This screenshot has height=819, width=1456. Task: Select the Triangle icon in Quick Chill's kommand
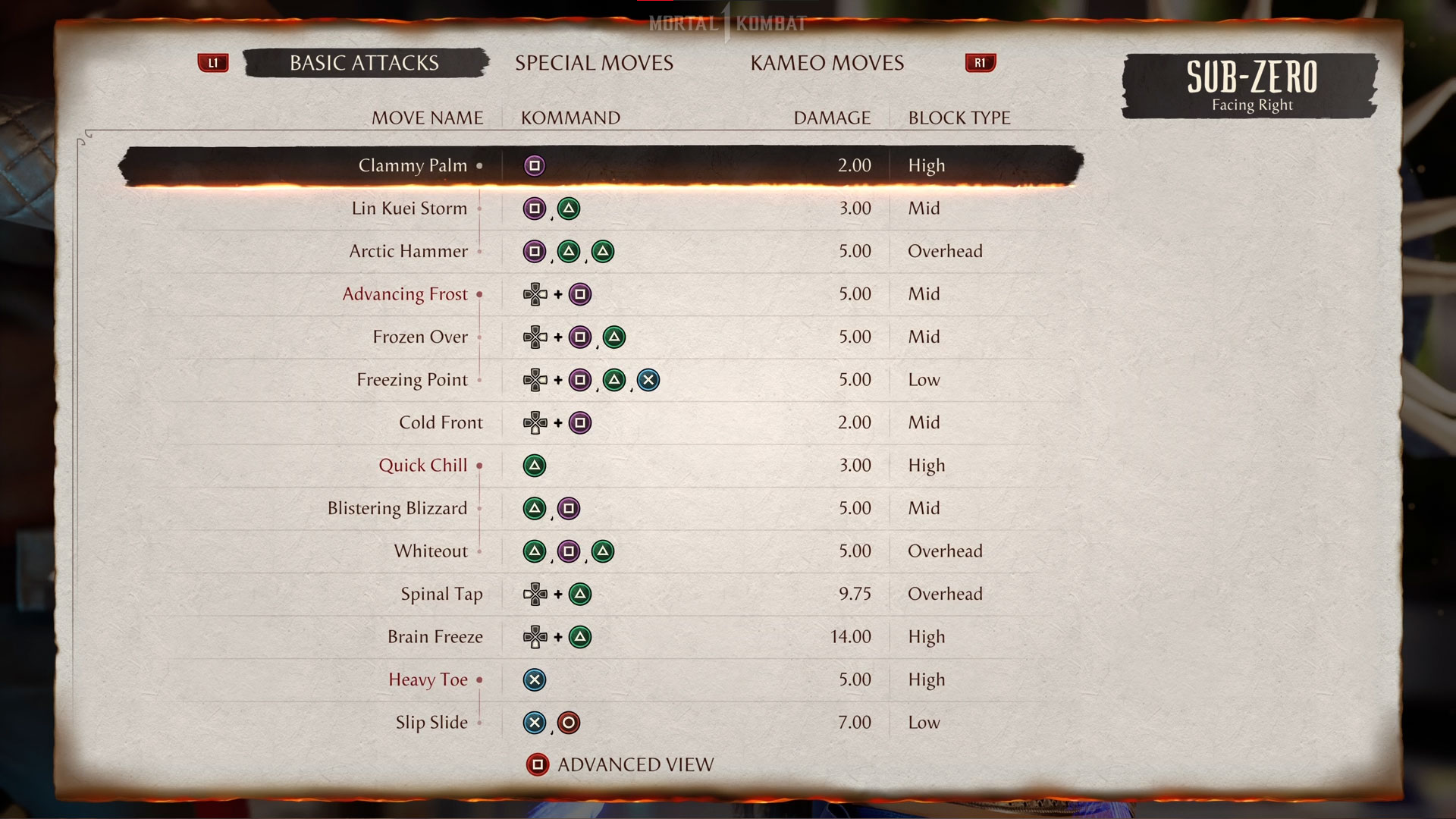535,465
